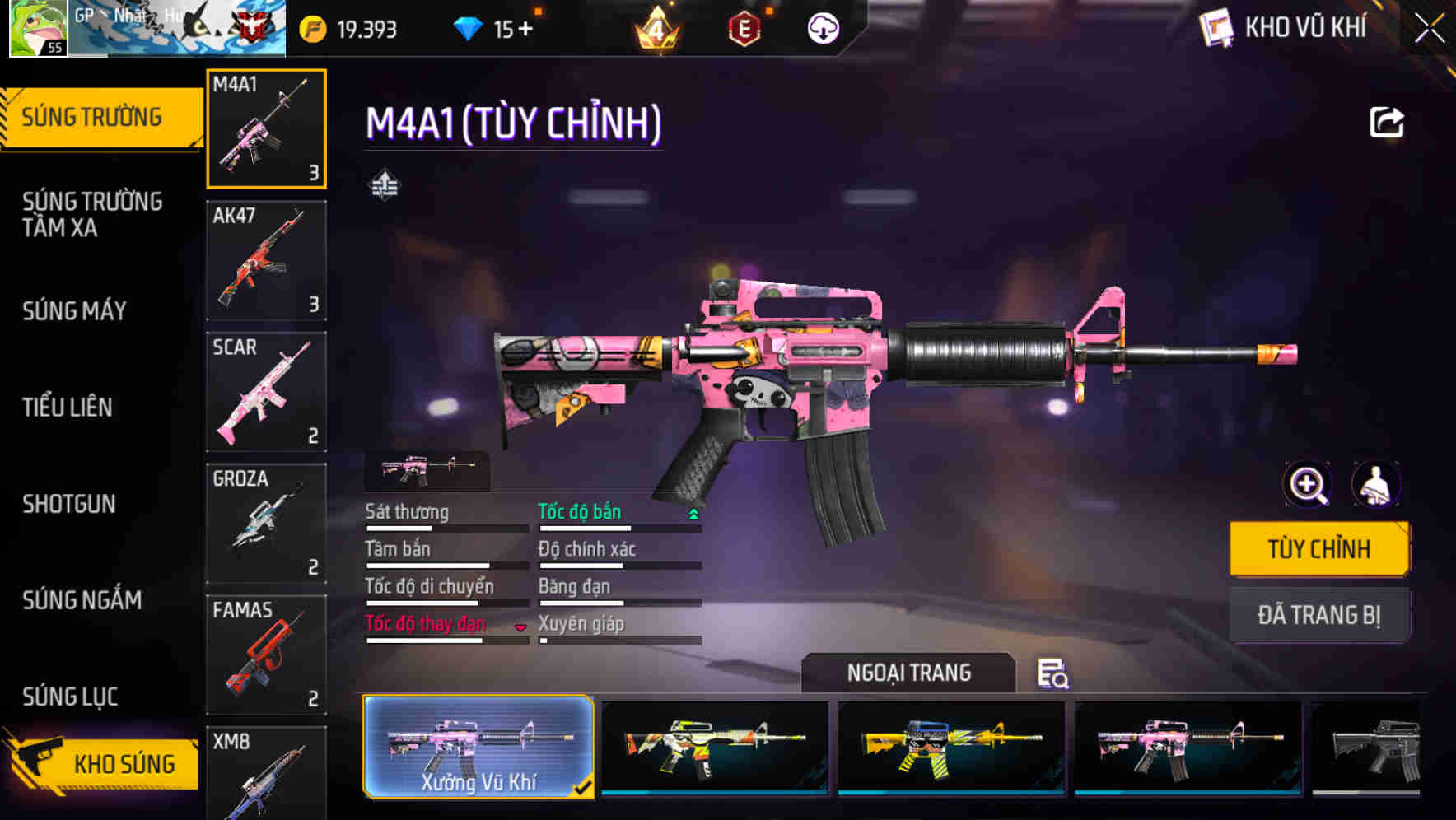Open the cloud download icon in top bar
The height and width of the screenshot is (820, 1456).
coord(821,28)
